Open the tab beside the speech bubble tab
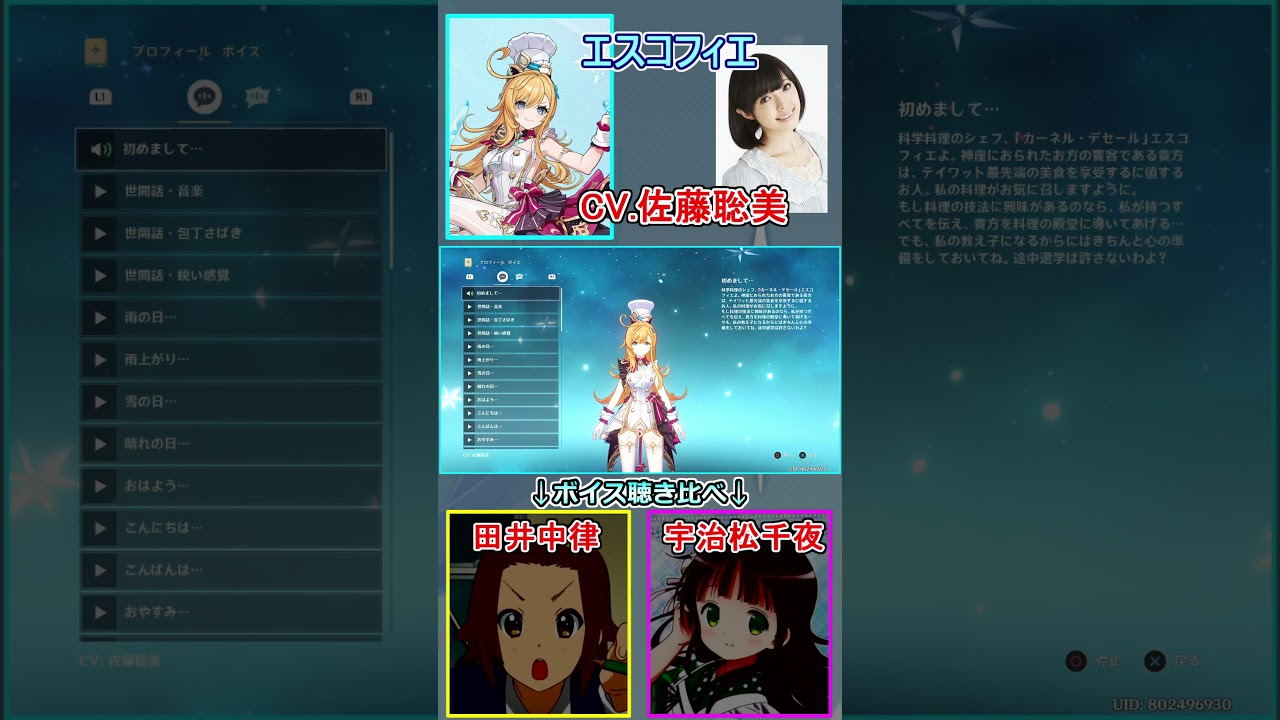The width and height of the screenshot is (1280, 720). coord(257,97)
